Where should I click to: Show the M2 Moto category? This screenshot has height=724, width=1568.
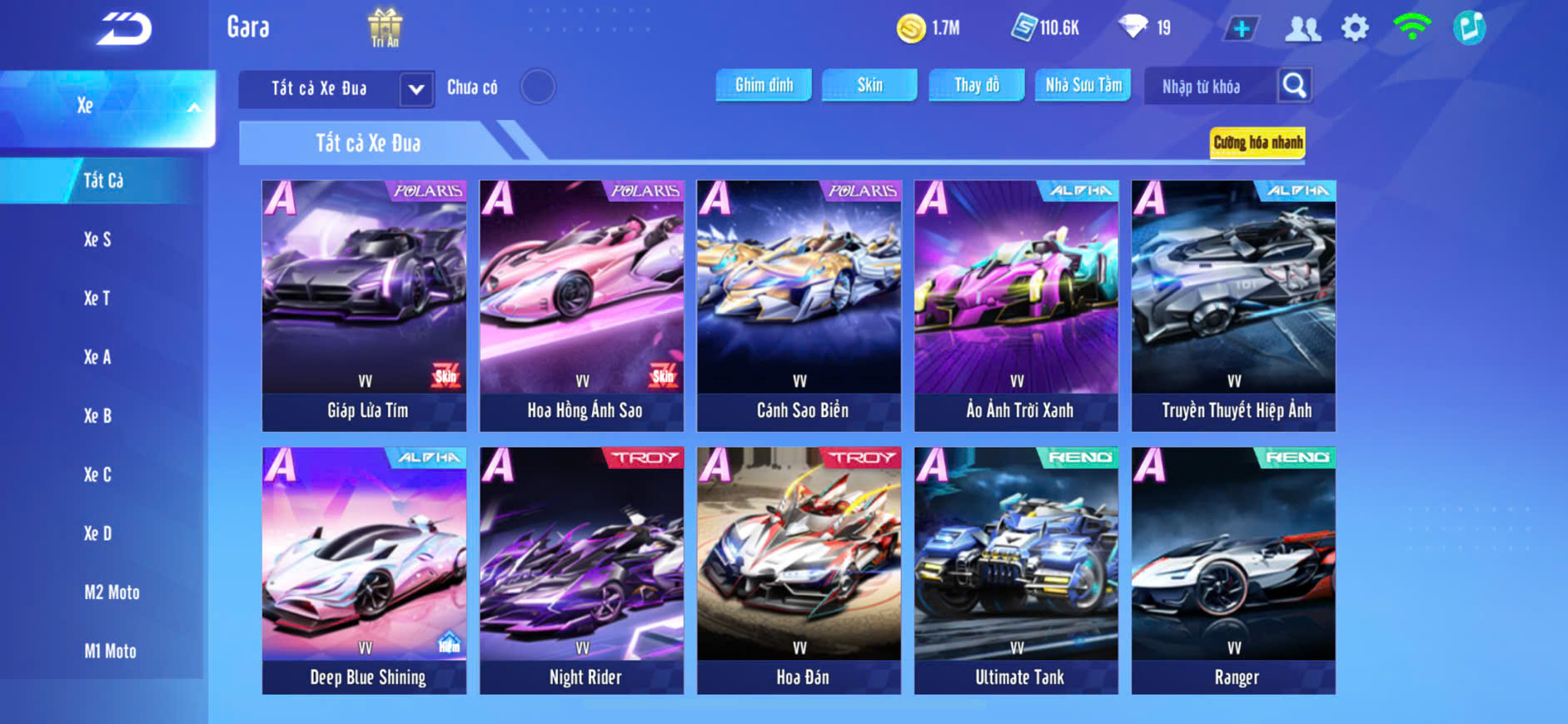112,593
